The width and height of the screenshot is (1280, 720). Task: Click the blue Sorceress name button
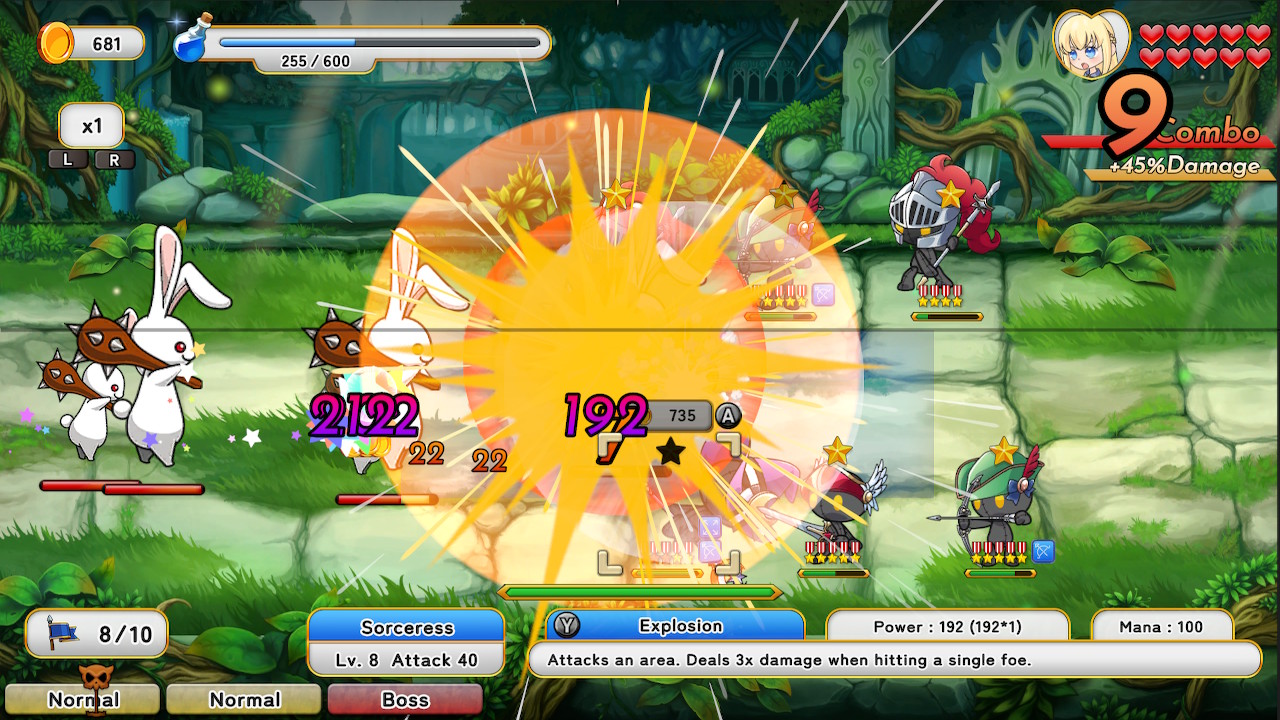tap(406, 626)
